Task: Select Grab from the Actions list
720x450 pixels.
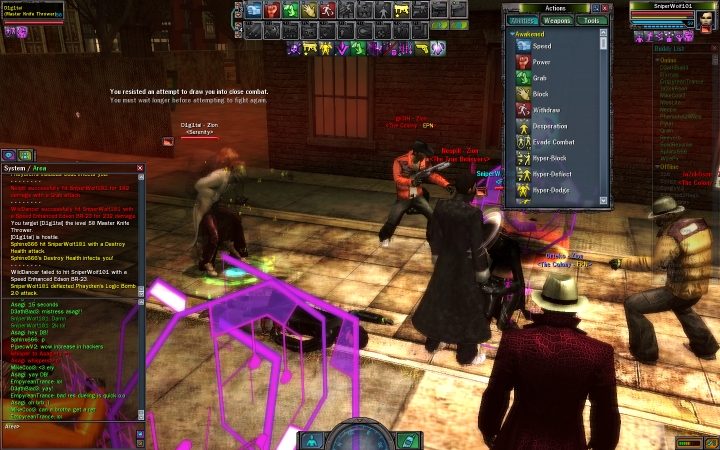Action: tap(539, 78)
